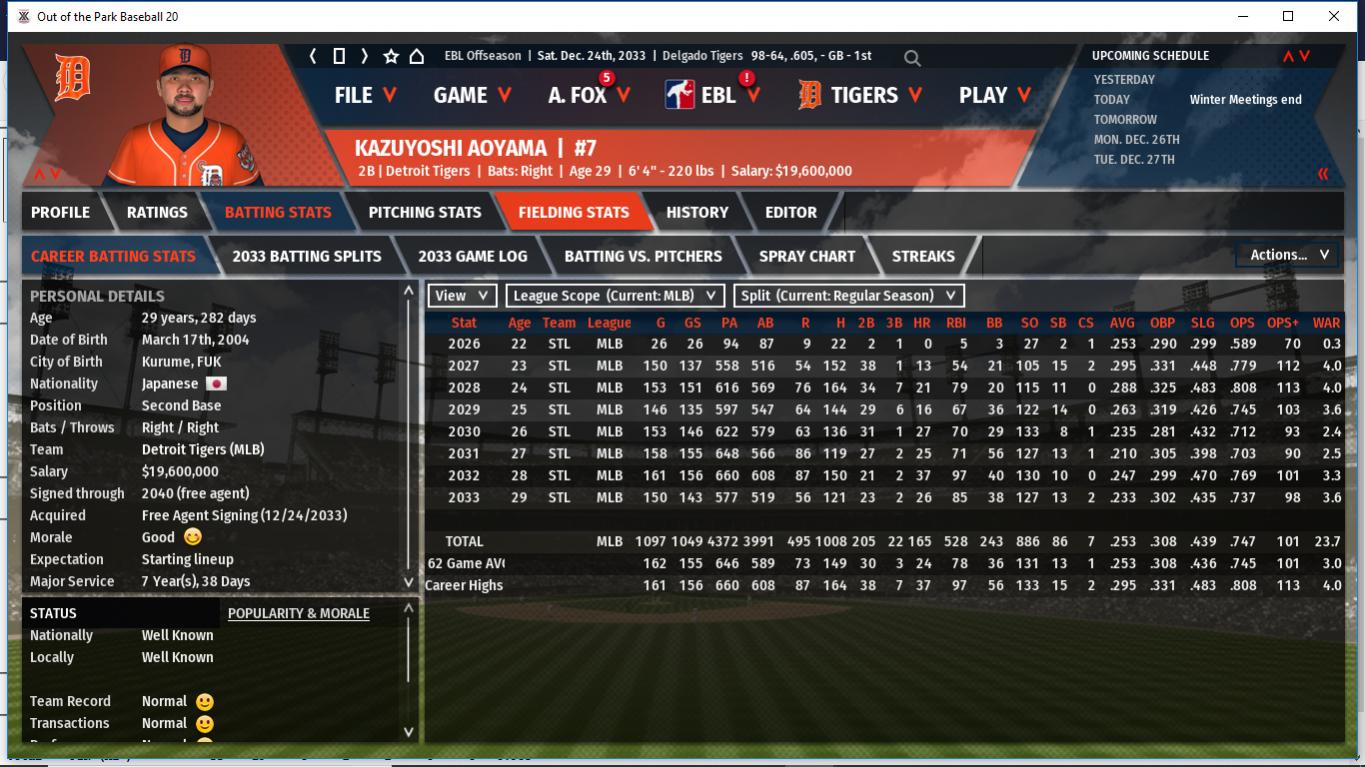Switch to the PROFILE tab
The width and height of the screenshot is (1365, 767).
tap(60, 212)
